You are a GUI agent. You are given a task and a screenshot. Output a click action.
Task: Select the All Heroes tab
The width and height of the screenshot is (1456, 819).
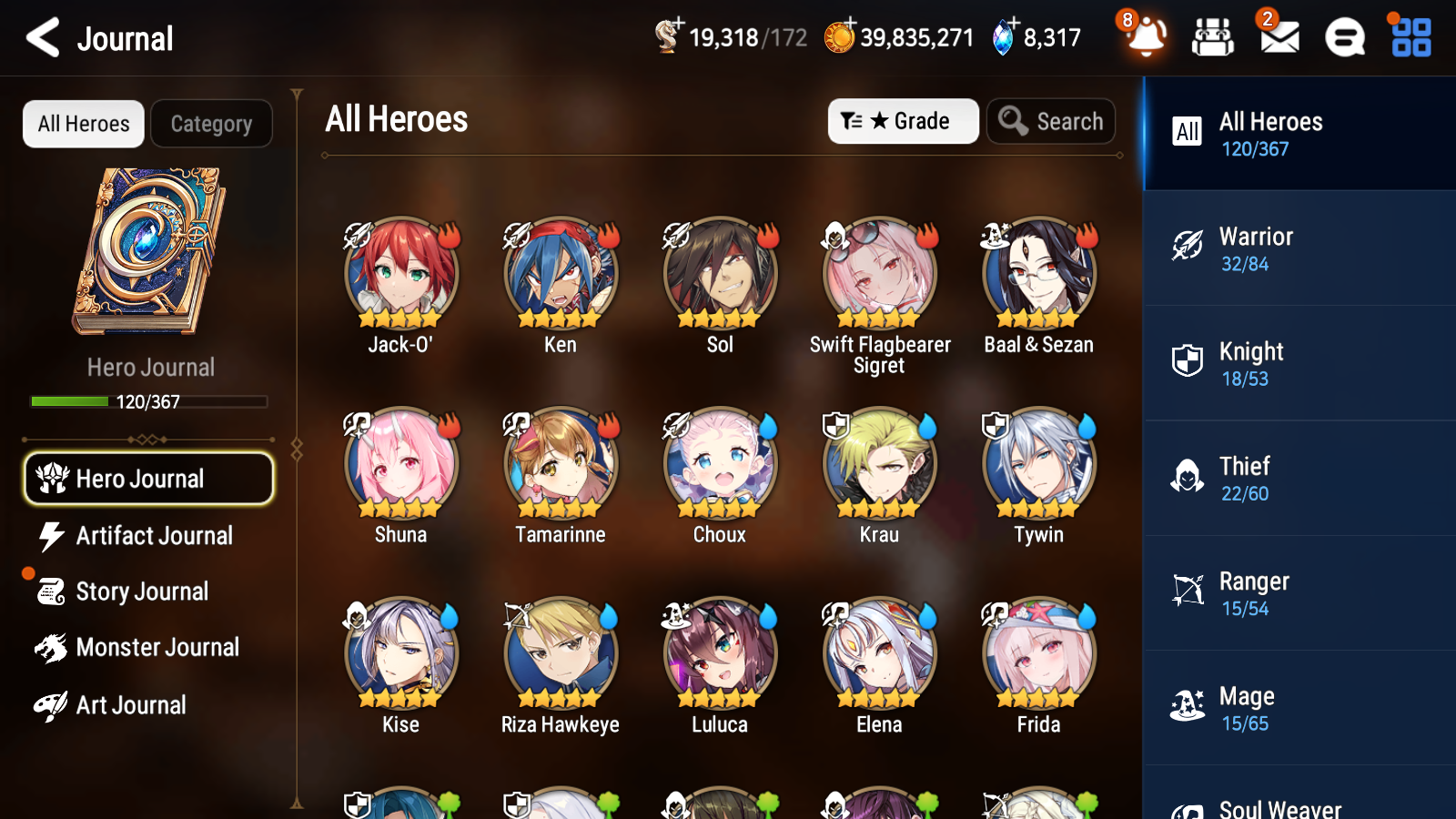click(83, 124)
